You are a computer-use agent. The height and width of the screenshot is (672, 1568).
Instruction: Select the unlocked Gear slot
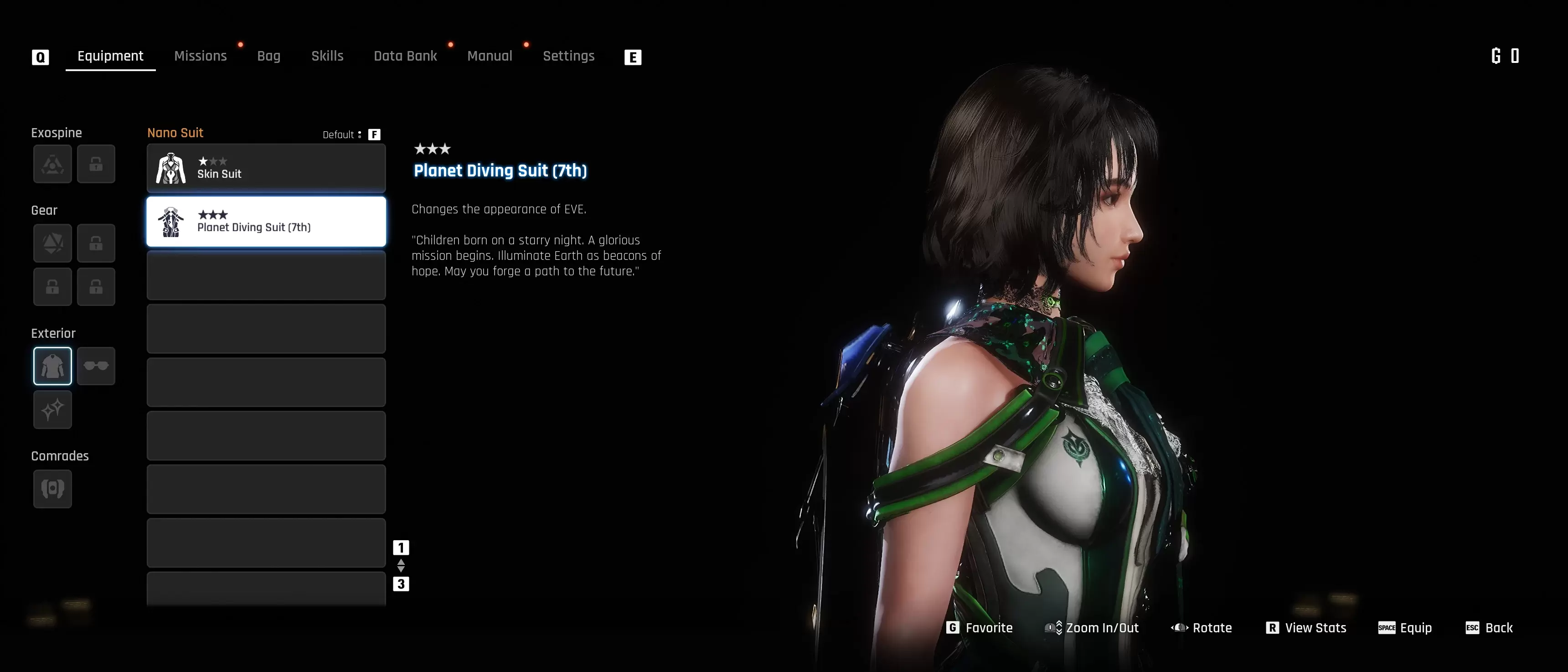52,243
